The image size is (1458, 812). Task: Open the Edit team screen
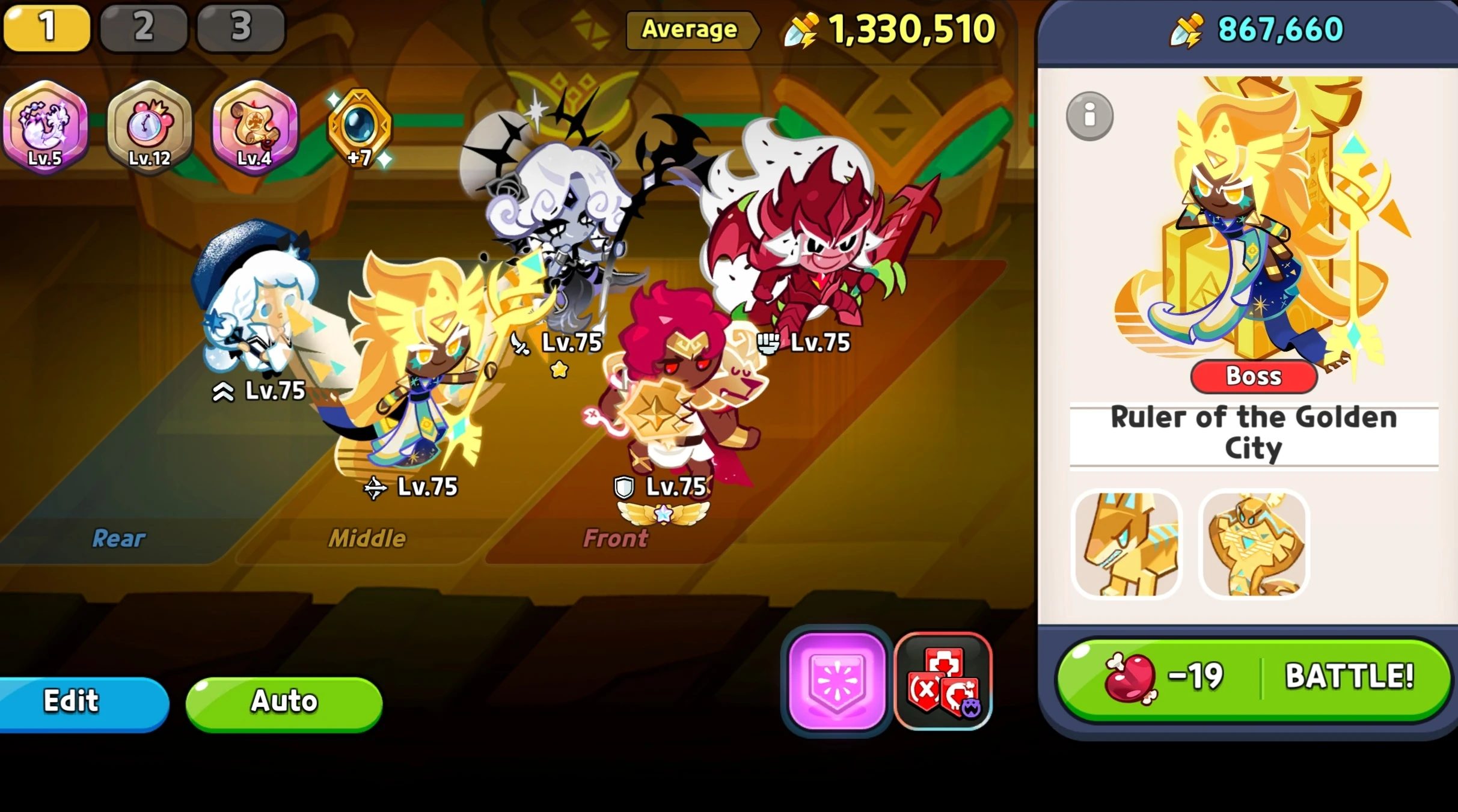point(70,700)
